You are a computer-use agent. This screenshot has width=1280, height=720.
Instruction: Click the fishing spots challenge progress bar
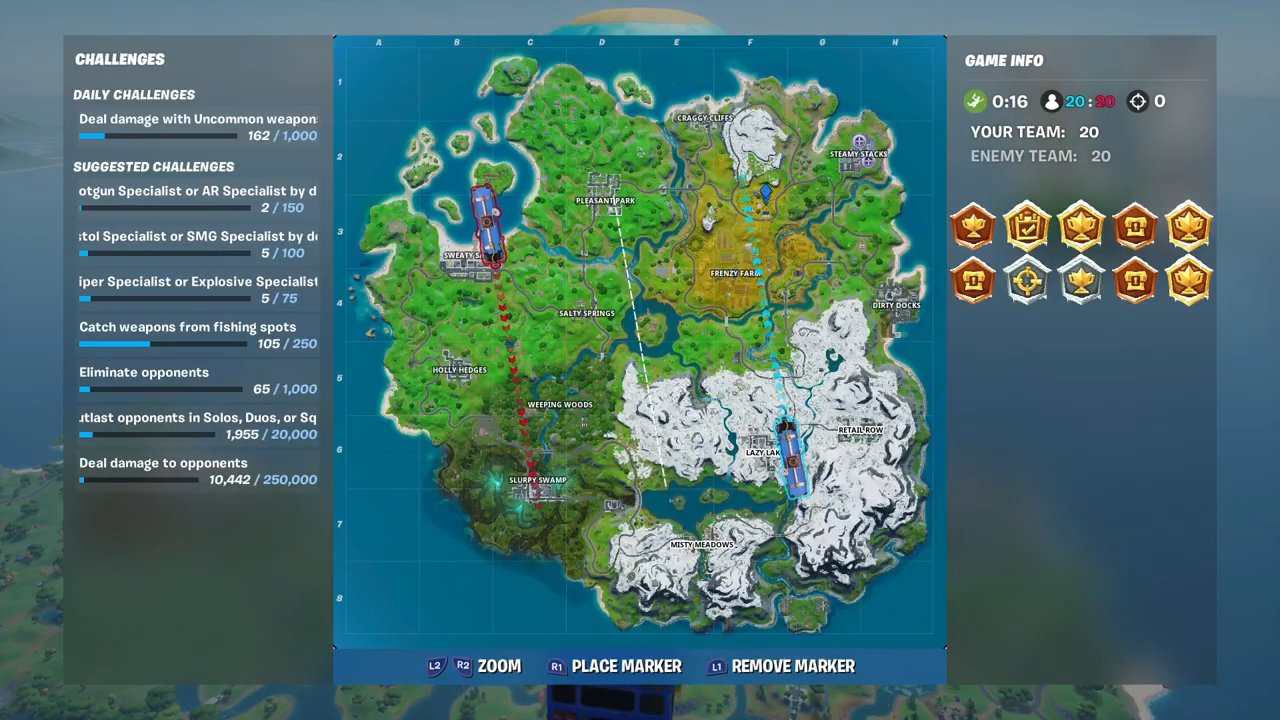pos(163,343)
